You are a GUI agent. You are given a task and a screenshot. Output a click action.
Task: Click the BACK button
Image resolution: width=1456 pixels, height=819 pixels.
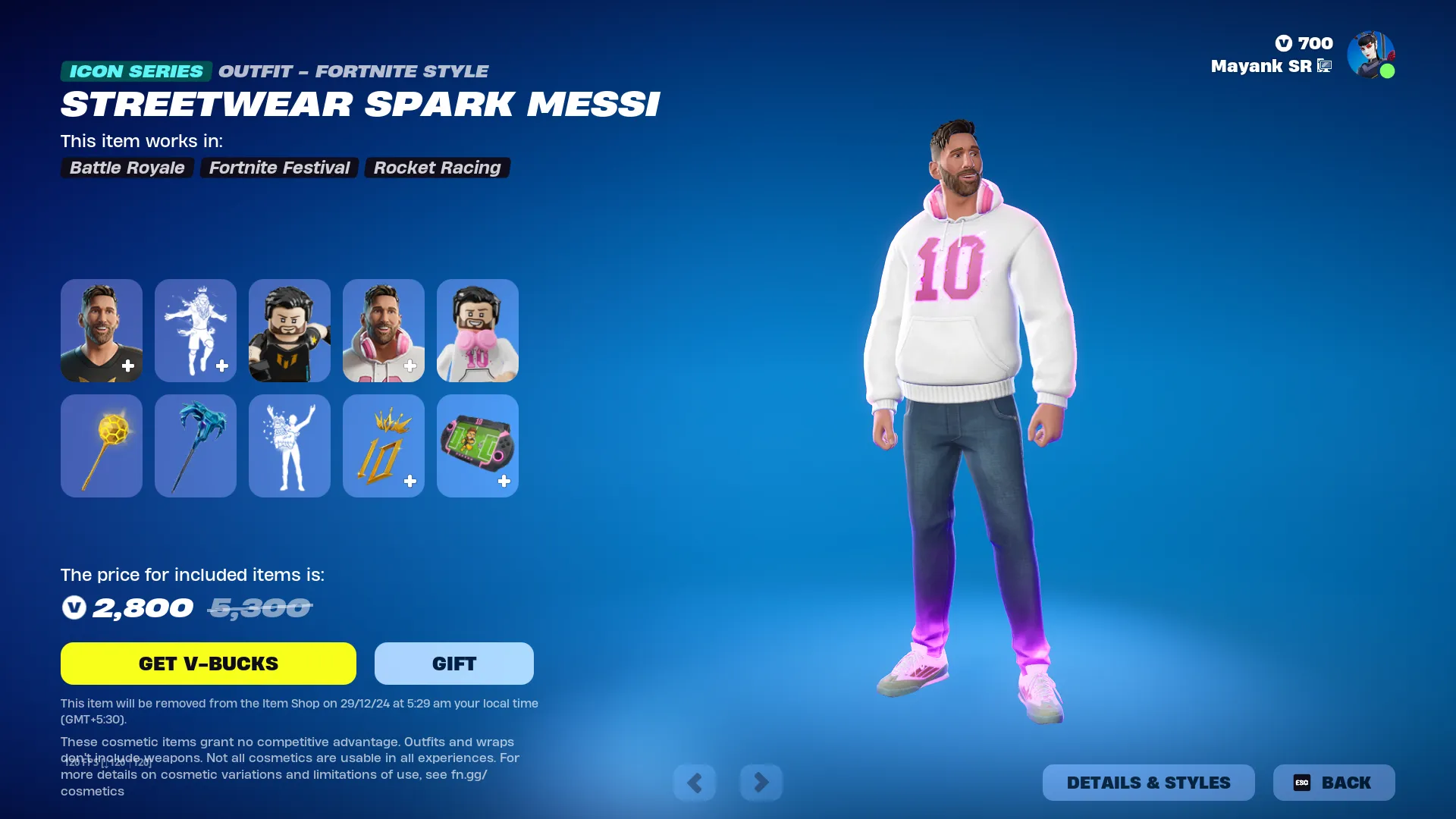coord(1334,782)
